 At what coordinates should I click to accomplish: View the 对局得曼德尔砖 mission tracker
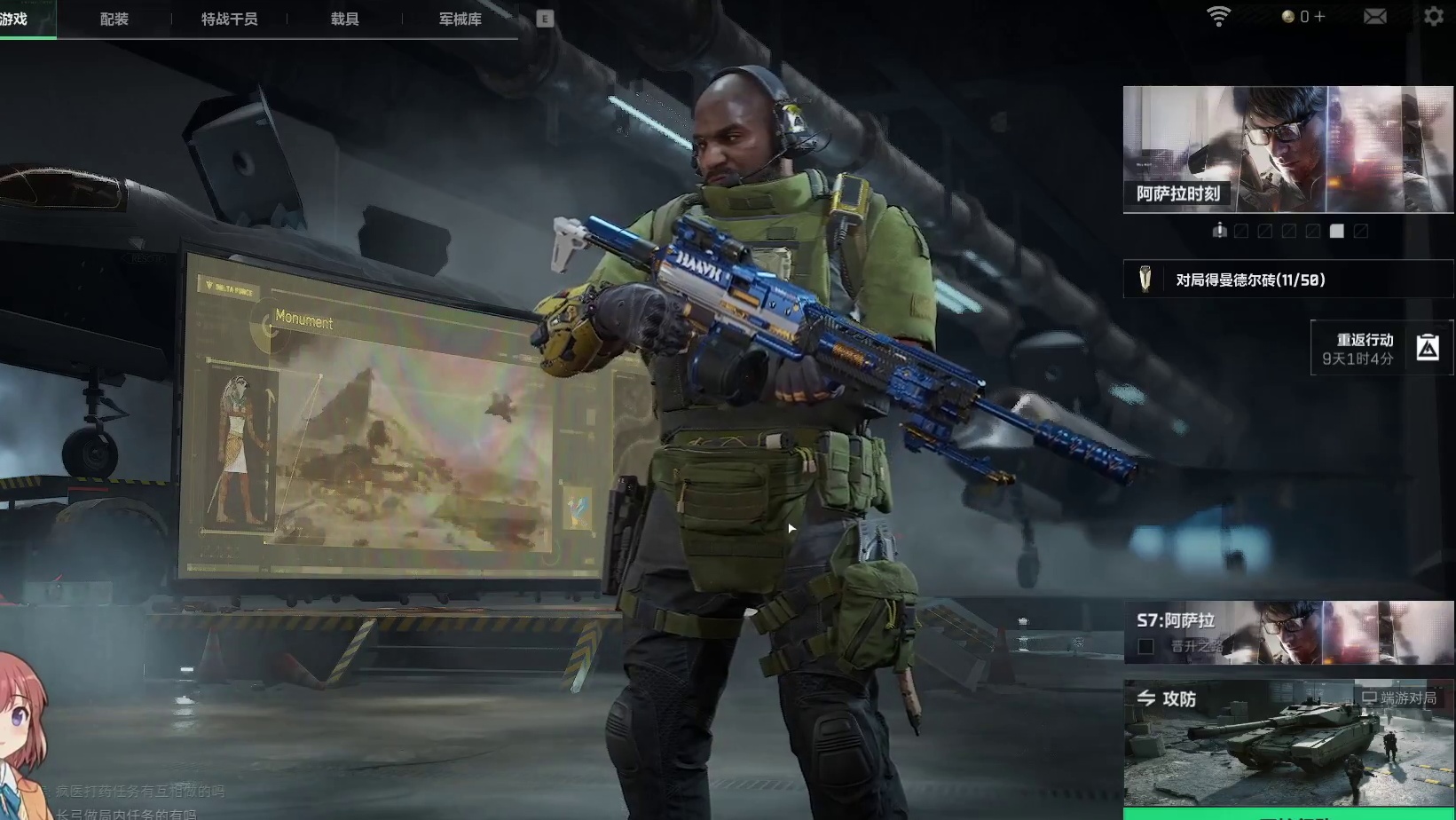1288,280
